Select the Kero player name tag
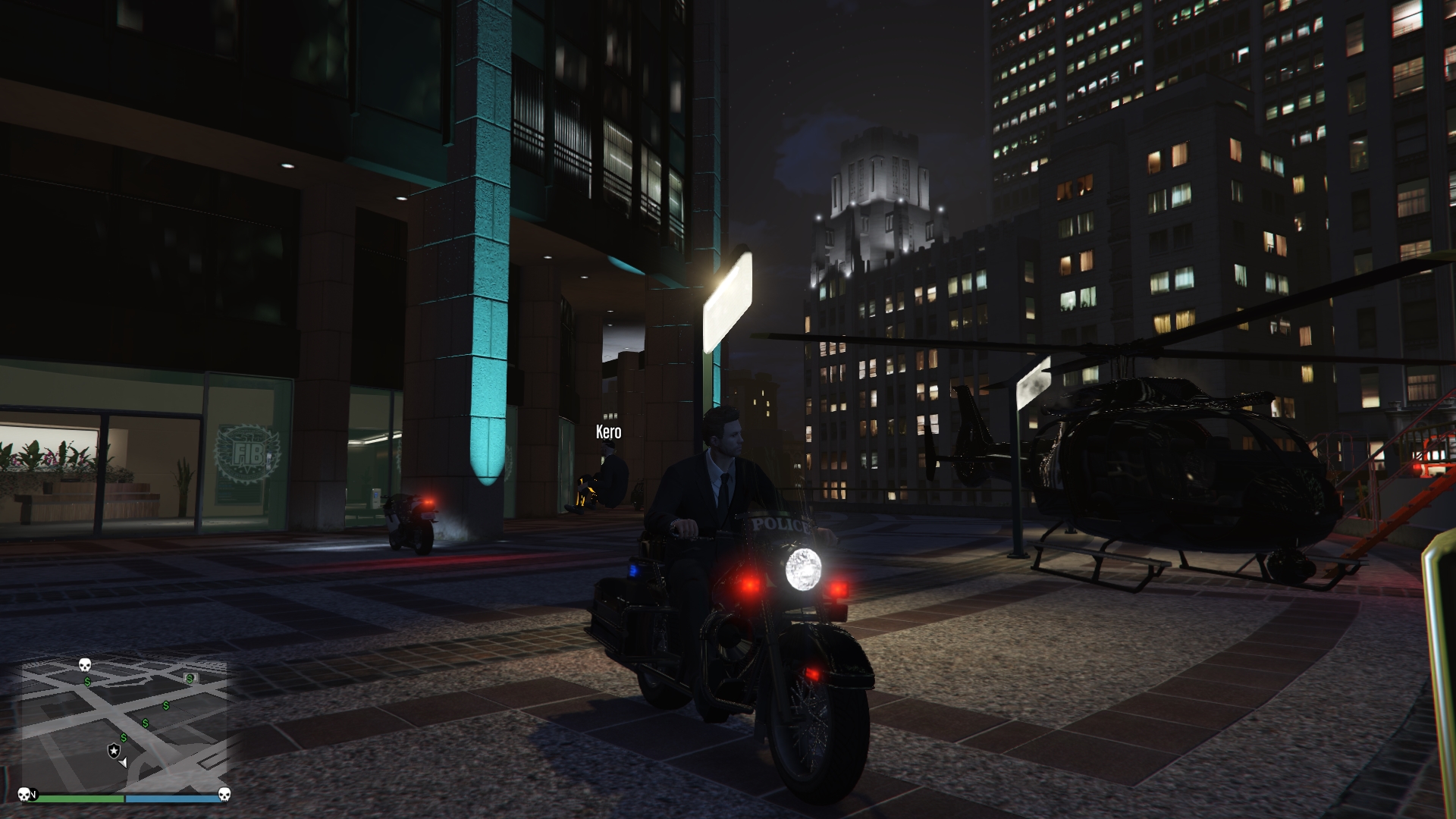This screenshot has width=1456, height=819. [608, 432]
